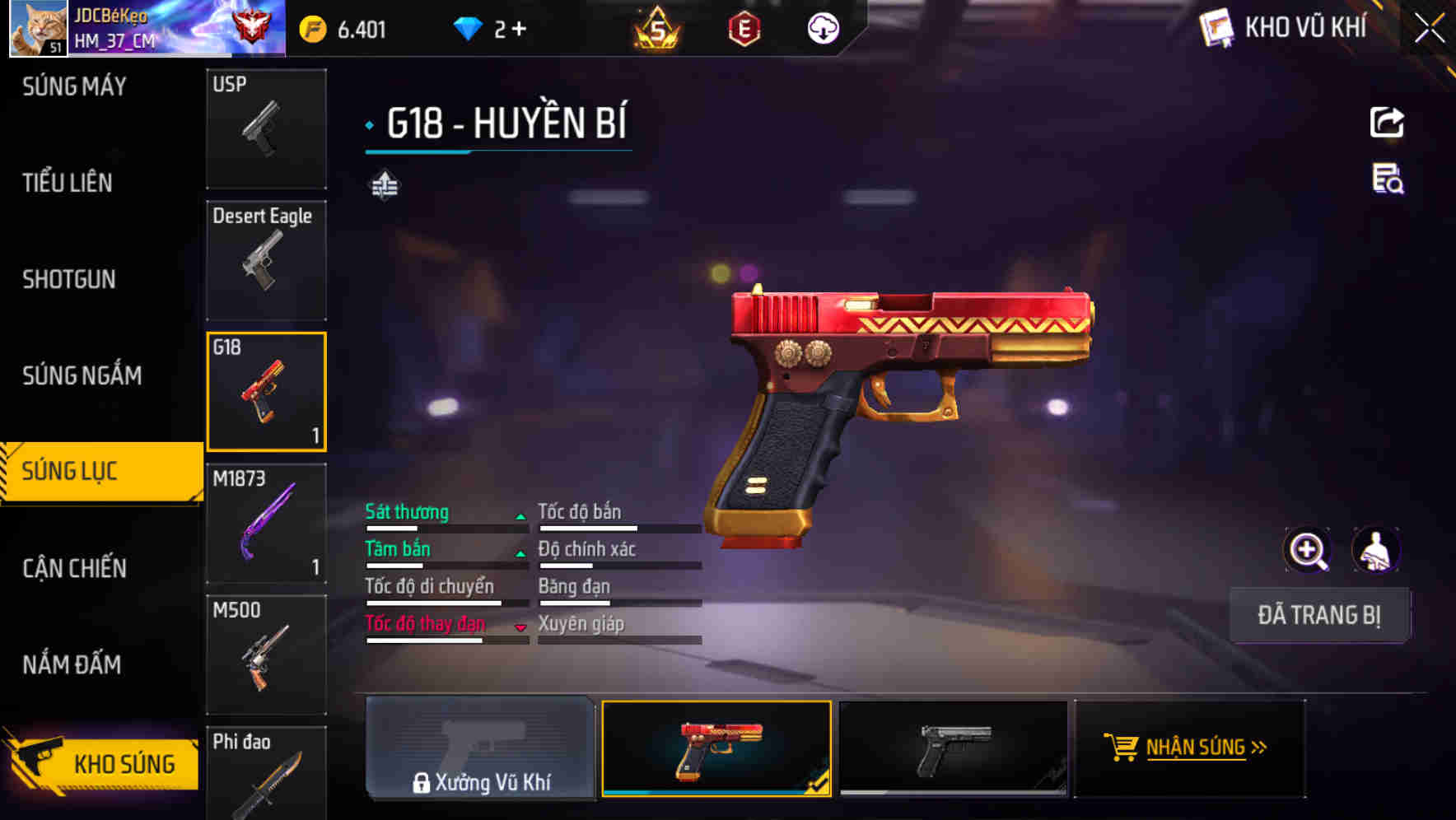The width and height of the screenshot is (1456, 820).
Task: Select the zoom magnifying glass icon
Action: [x=1309, y=549]
